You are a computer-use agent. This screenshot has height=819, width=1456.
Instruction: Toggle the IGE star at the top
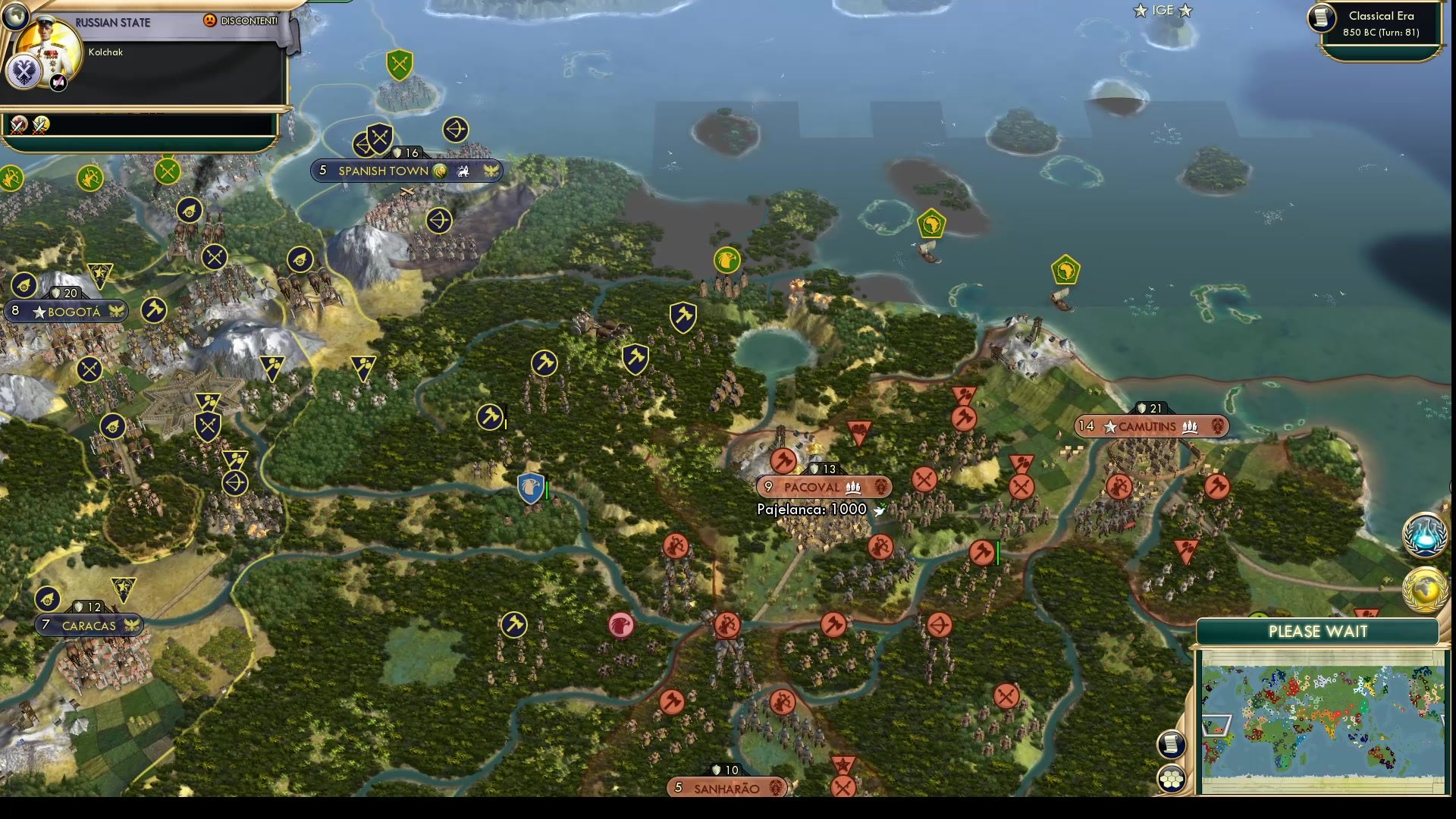click(x=1139, y=11)
